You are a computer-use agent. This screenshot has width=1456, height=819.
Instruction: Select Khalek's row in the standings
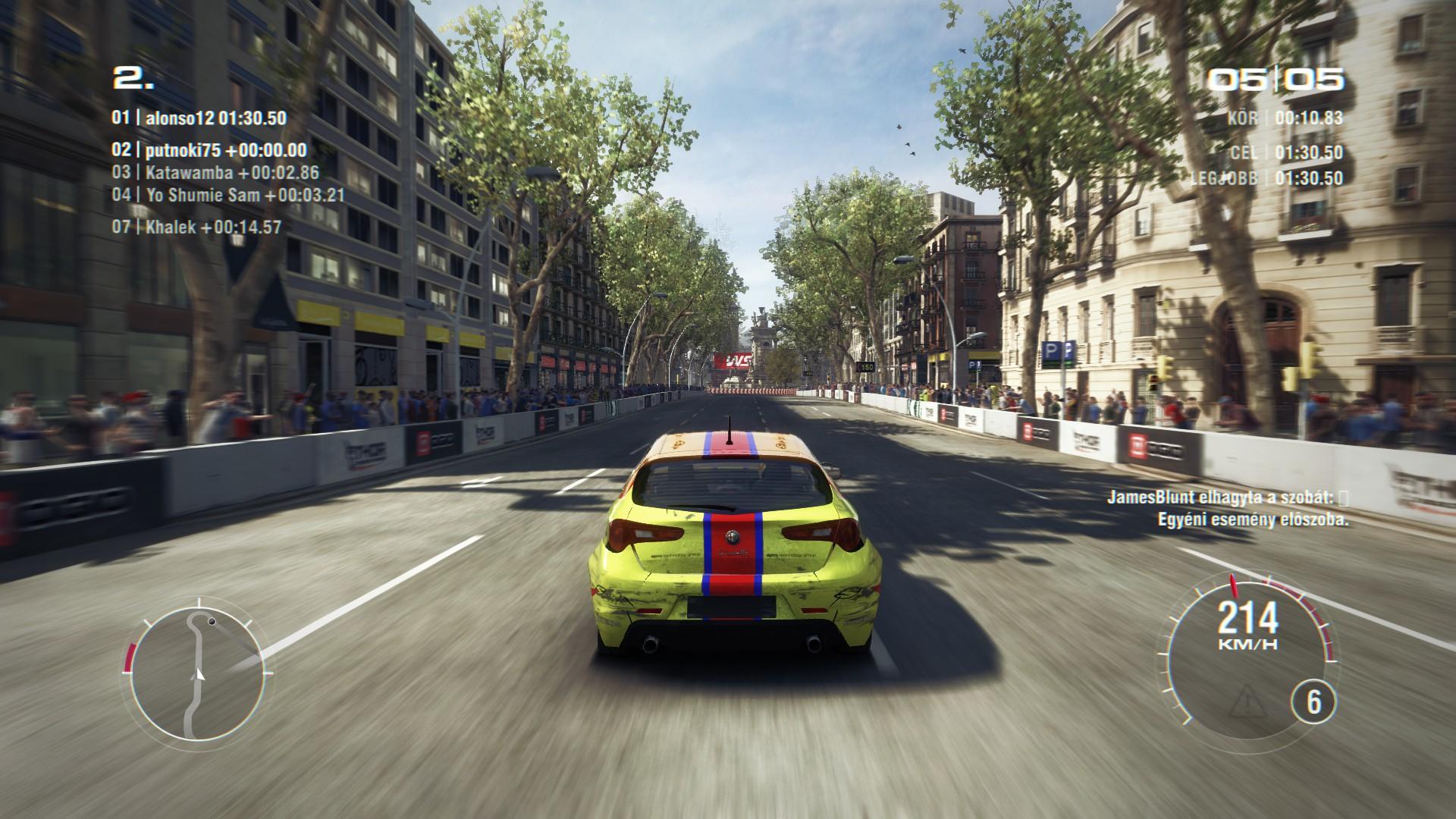(197, 227)
